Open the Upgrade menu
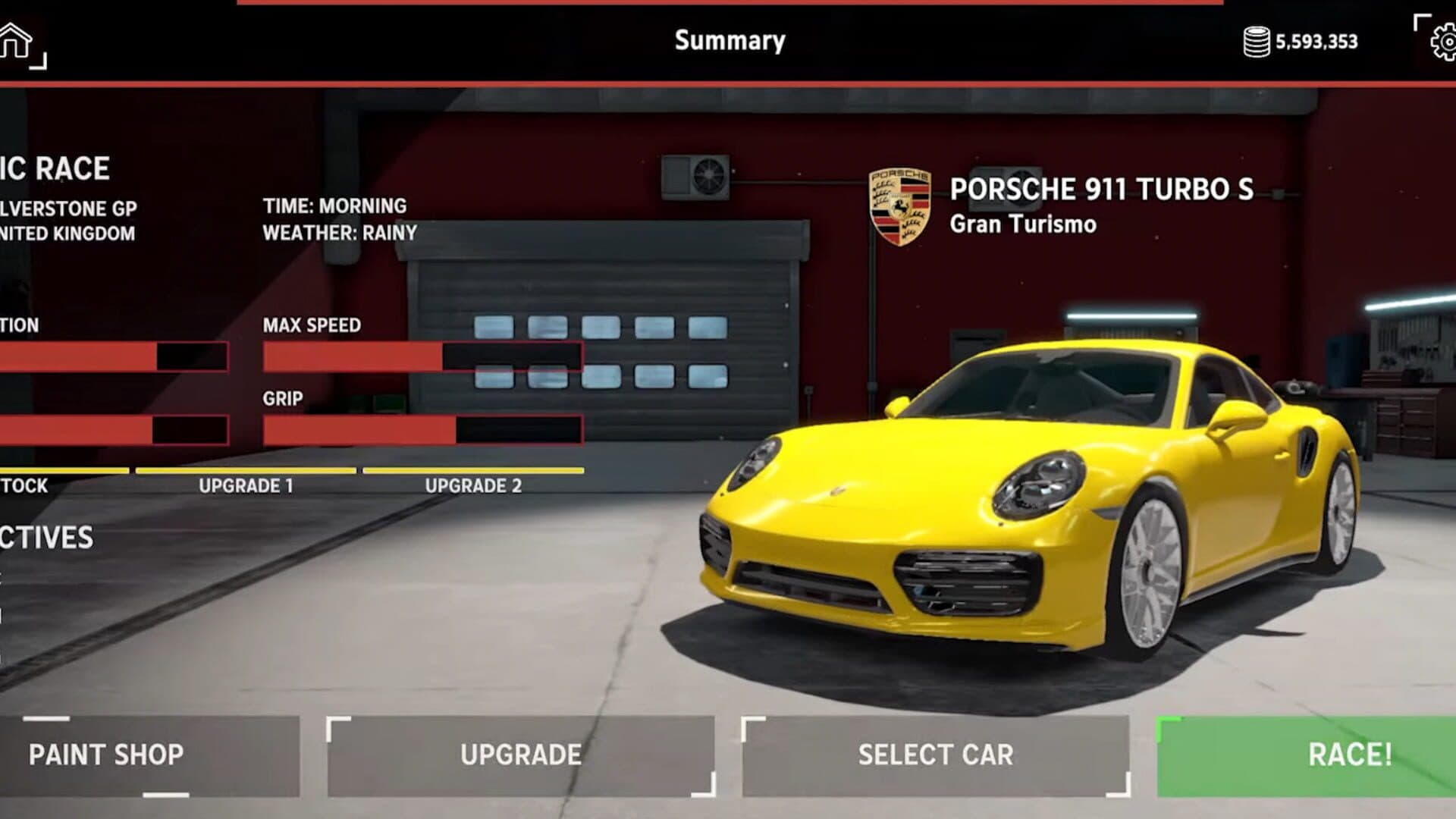The height and width of the screenshot is (819, 1456). (521, 755)
